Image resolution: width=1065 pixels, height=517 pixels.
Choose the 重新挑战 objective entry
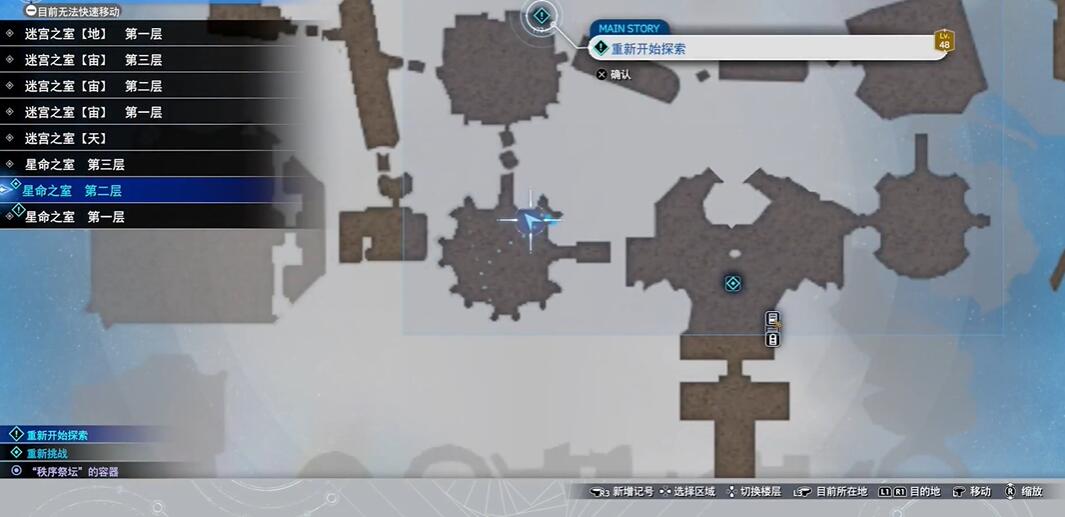point(47,453)
